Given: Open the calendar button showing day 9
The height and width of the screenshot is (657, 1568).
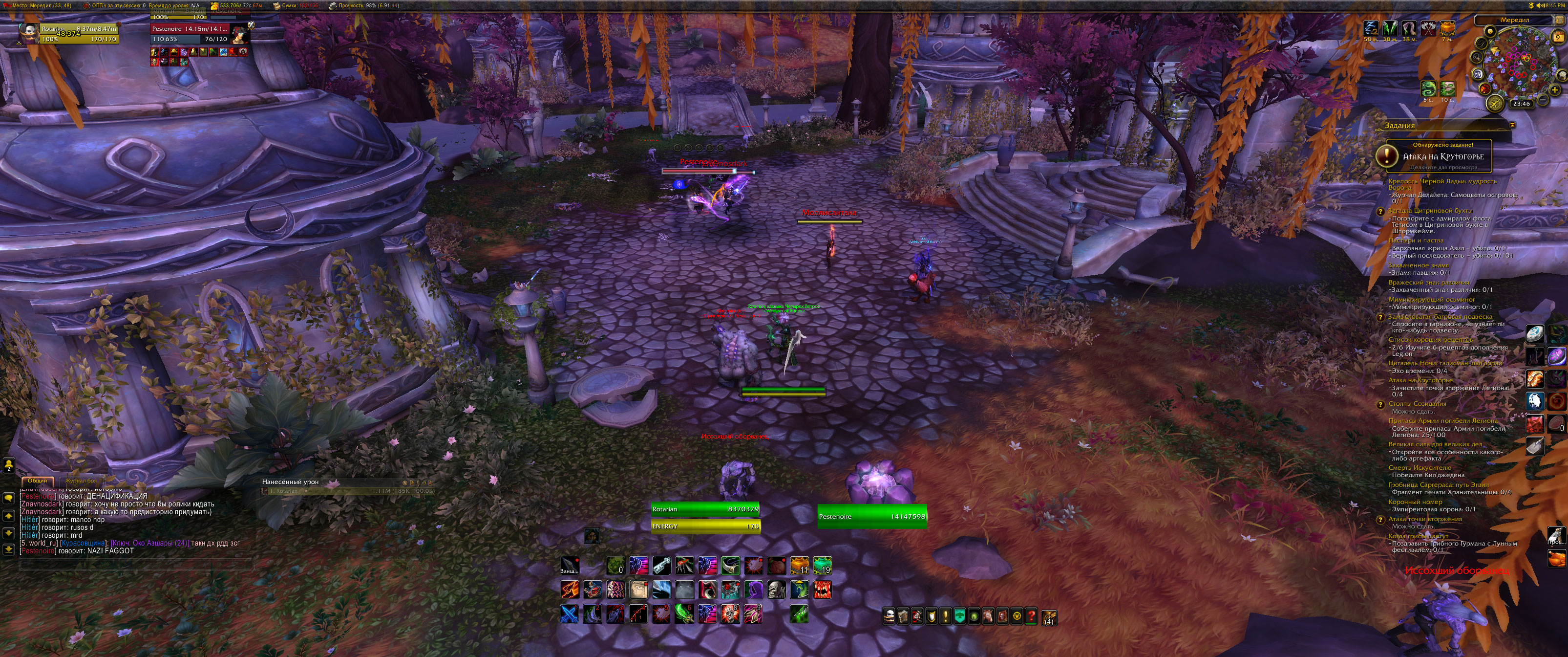Looking at the screenshot, I should click(1557, 37).
